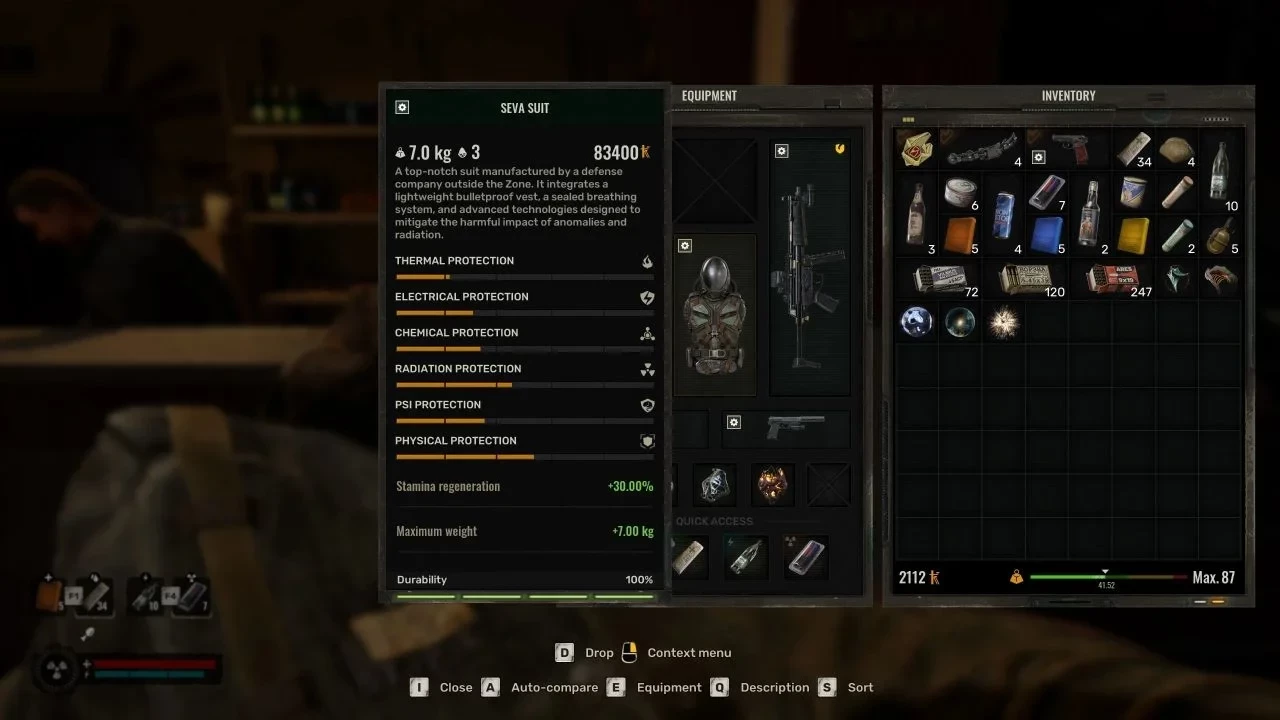This screenshot has height=720, width=1280.
Task: Pick the orange medkit stack
Action: [x=960, y=236]
